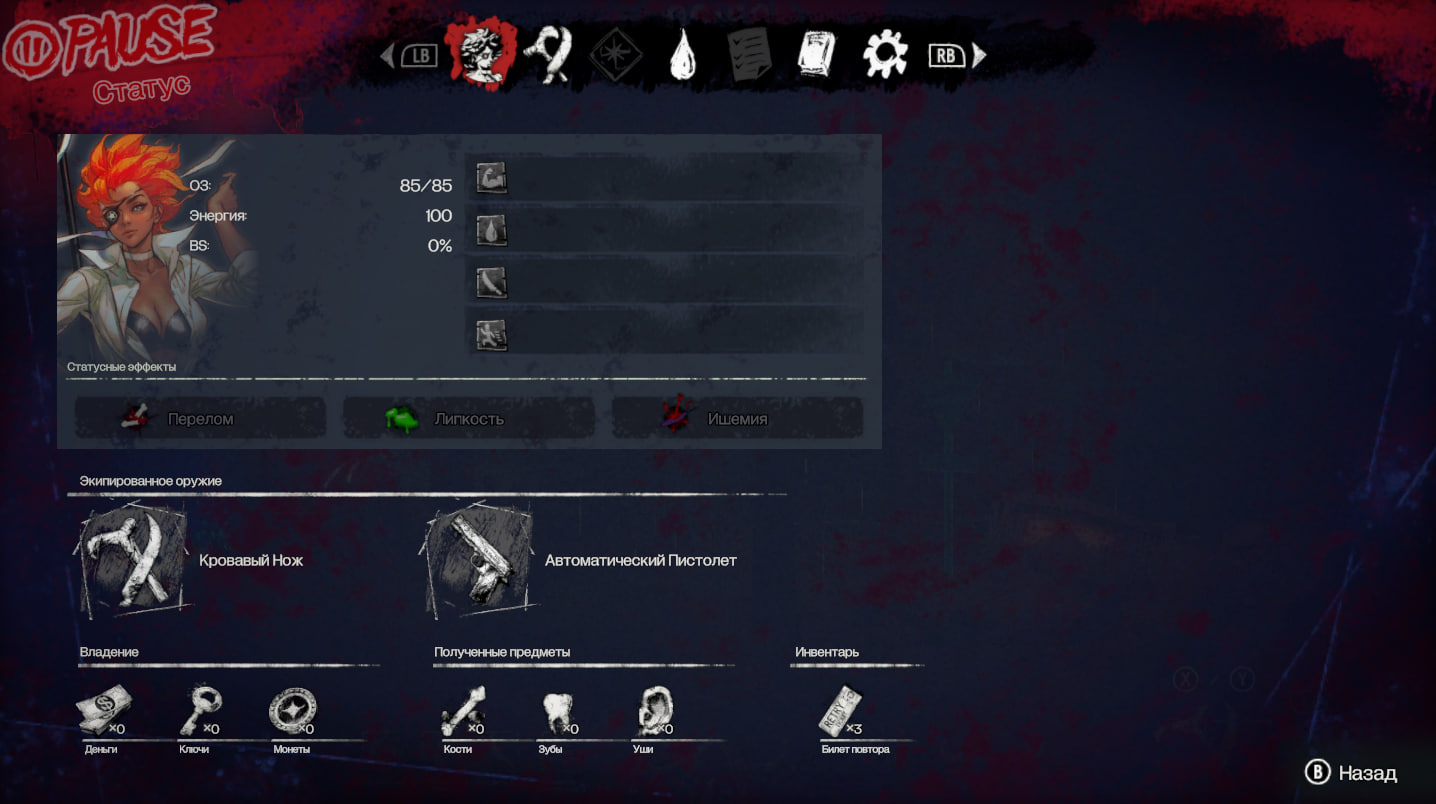
Task: Click the left arrow beside the tabs
Action: point(388,55)
